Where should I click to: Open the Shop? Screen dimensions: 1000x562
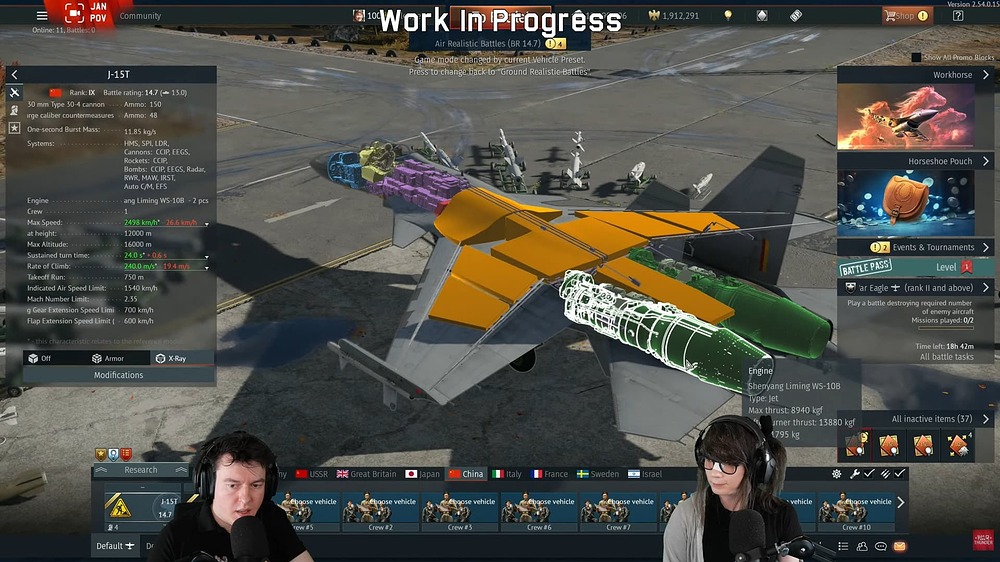[905, 16]
